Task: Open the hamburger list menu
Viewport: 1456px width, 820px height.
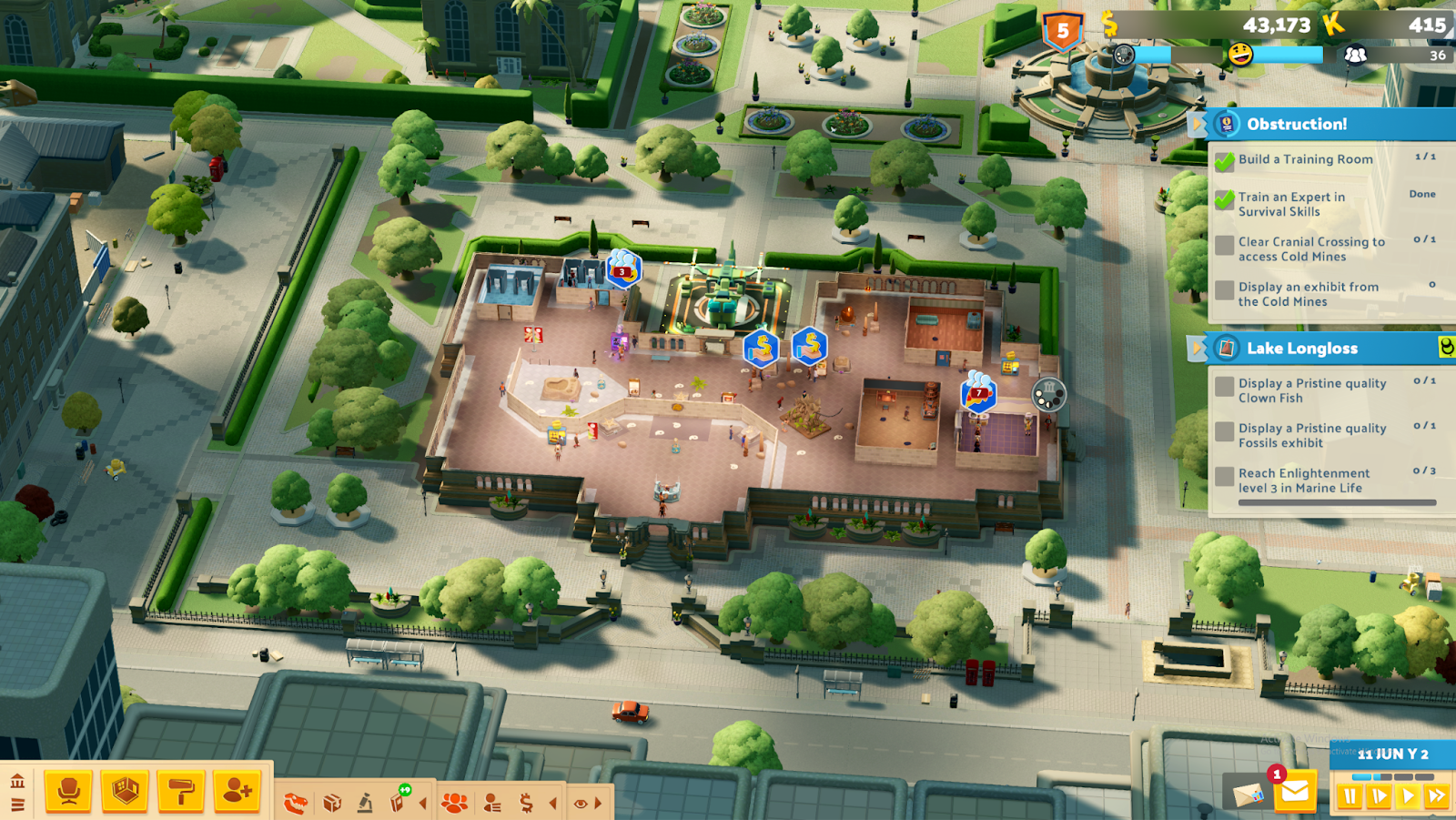Action: tap(17, 804)
